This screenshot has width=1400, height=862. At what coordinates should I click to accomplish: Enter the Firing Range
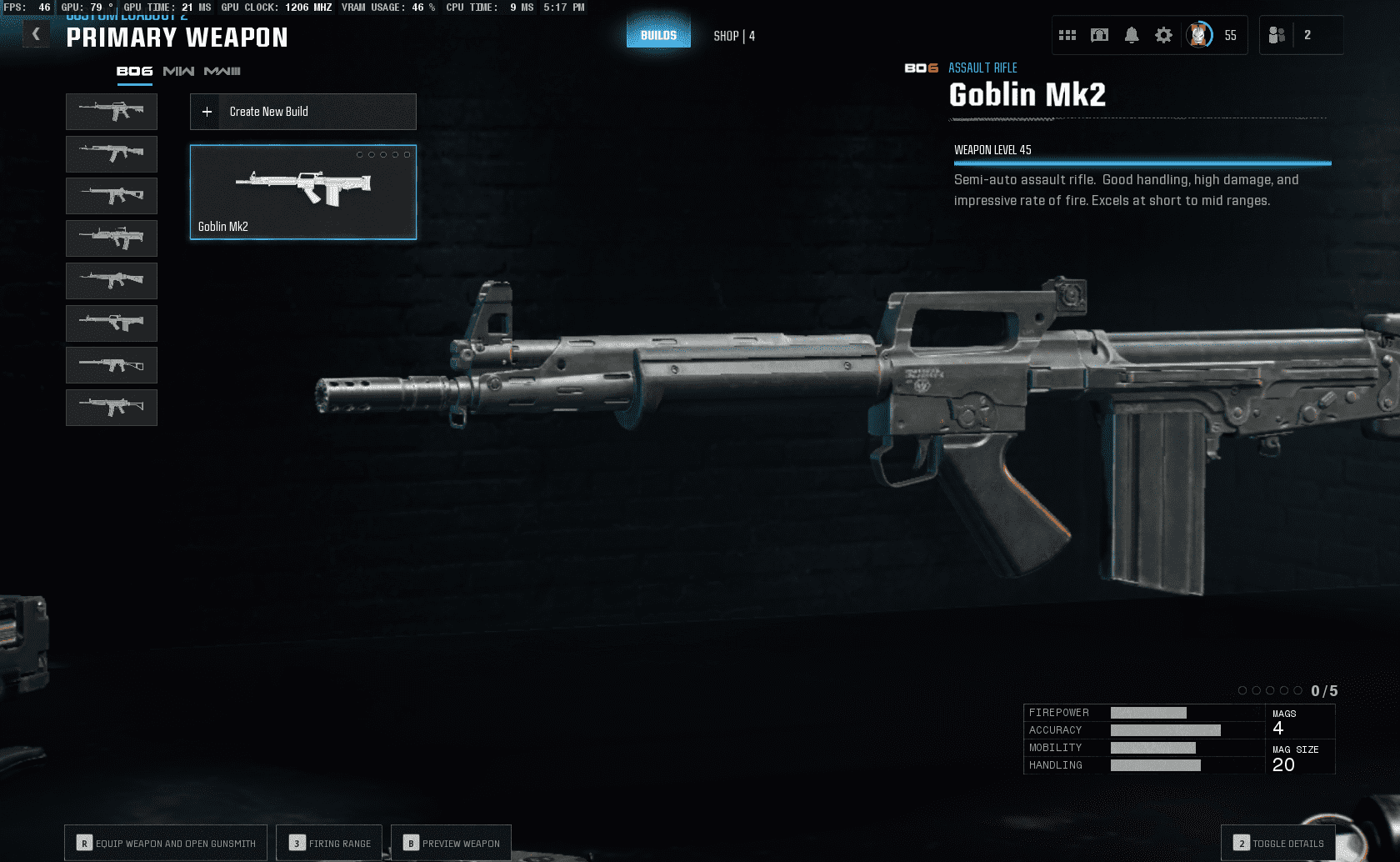coord(329,843)
